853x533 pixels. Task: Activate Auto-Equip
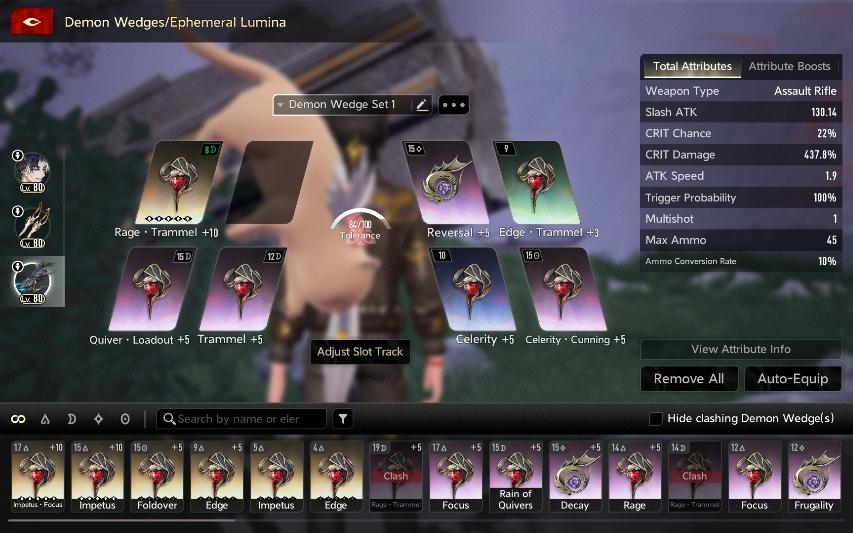[x=793, y=379]
